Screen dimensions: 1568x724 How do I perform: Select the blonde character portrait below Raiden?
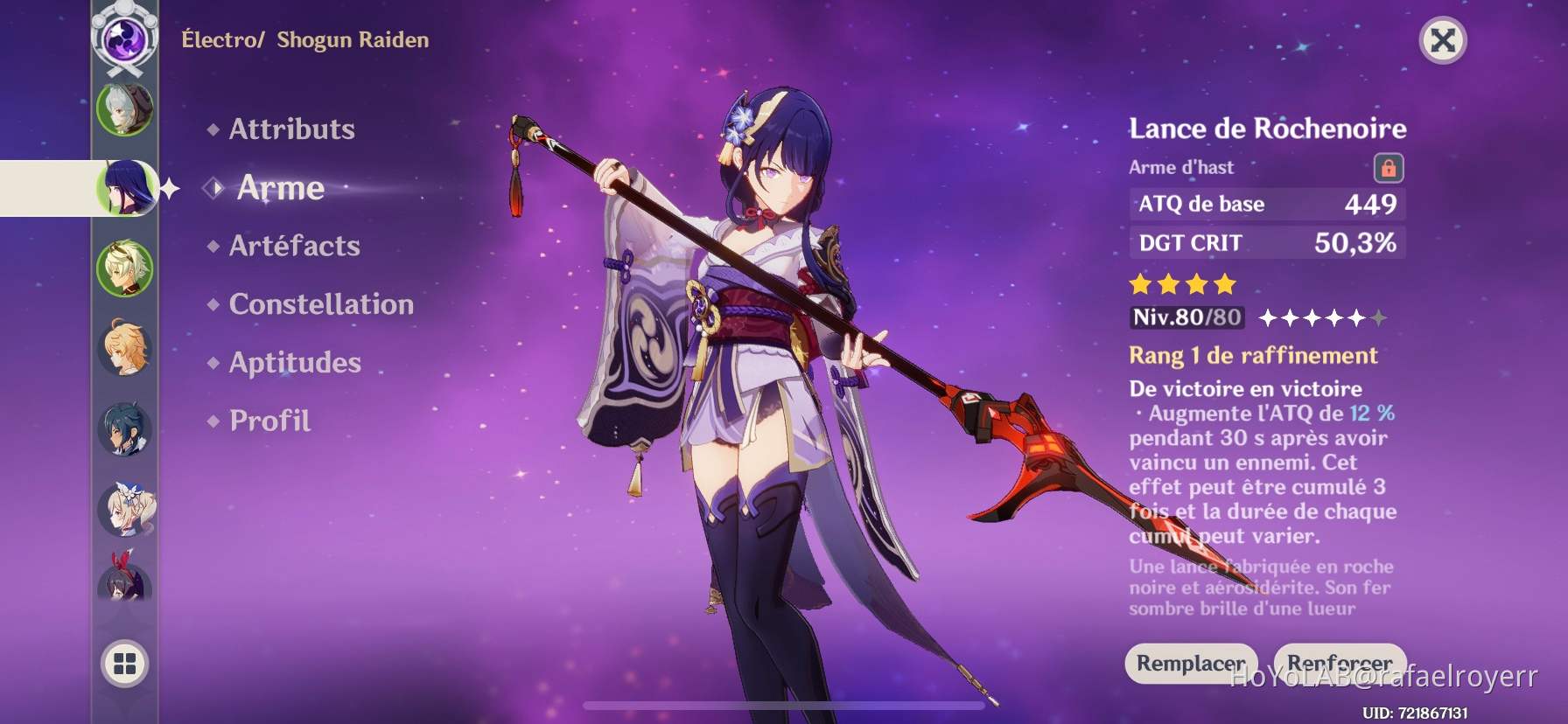click(x=124, y=264)
